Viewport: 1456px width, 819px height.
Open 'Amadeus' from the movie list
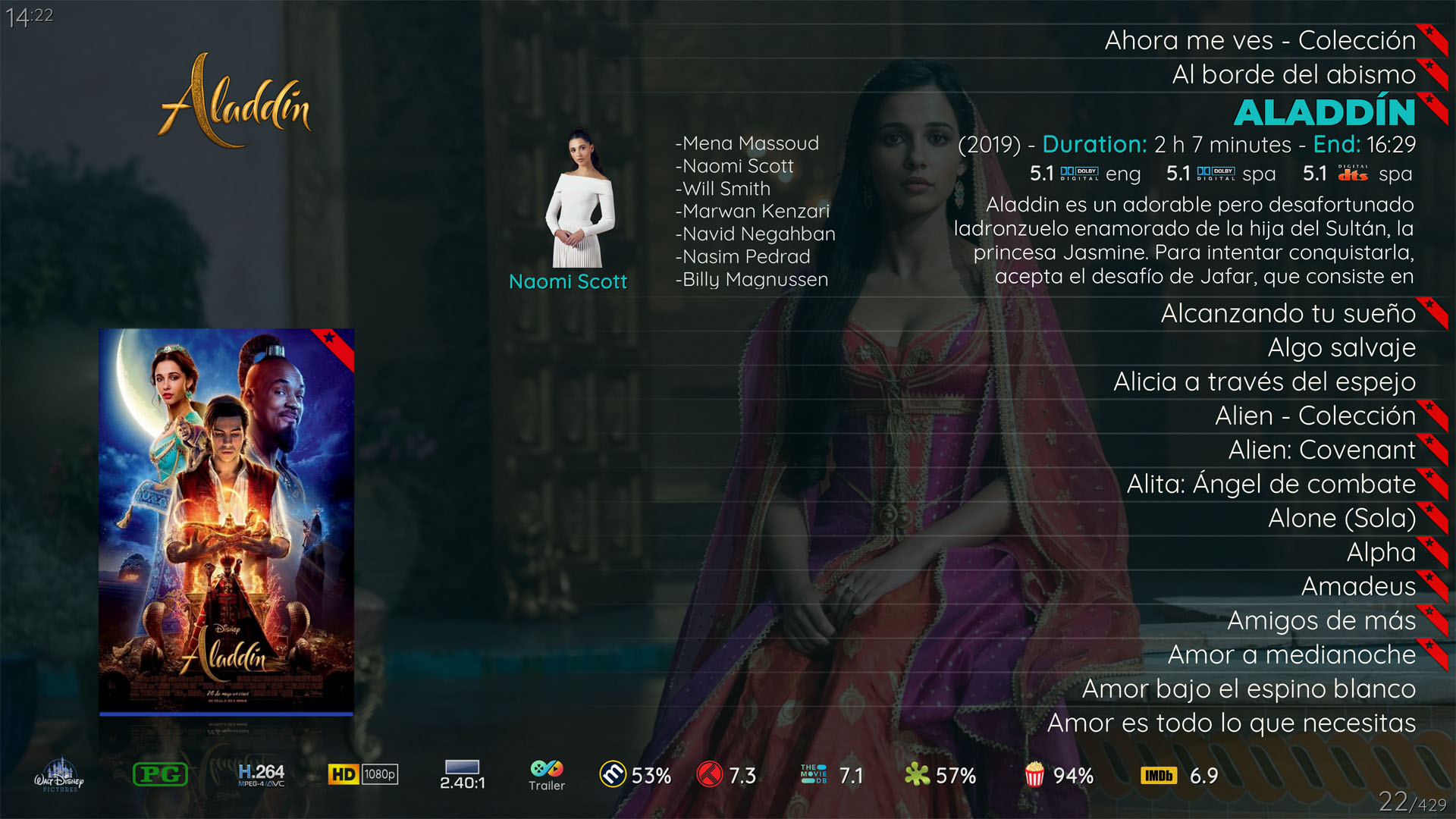(1357, 586)
